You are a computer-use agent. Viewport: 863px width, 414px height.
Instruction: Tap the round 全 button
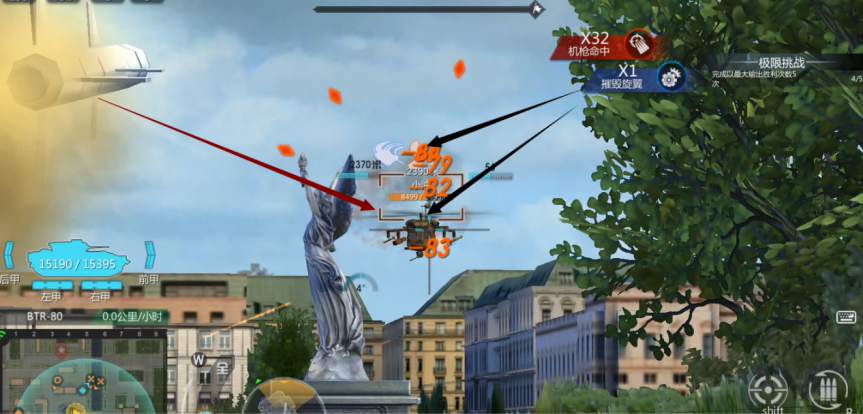[x=222, y=368]
